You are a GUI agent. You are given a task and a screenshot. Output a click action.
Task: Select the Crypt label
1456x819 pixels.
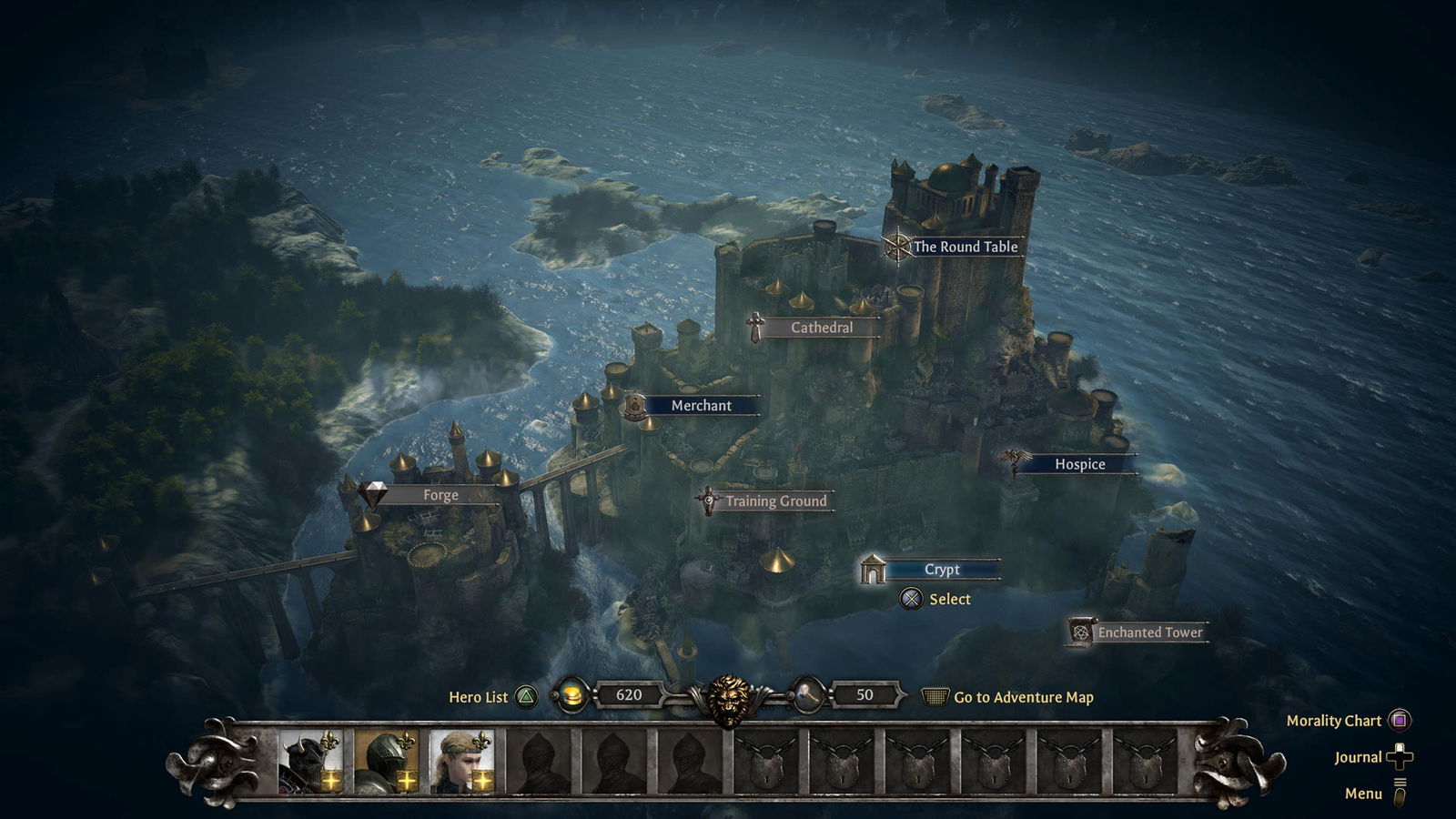point(942,570)
